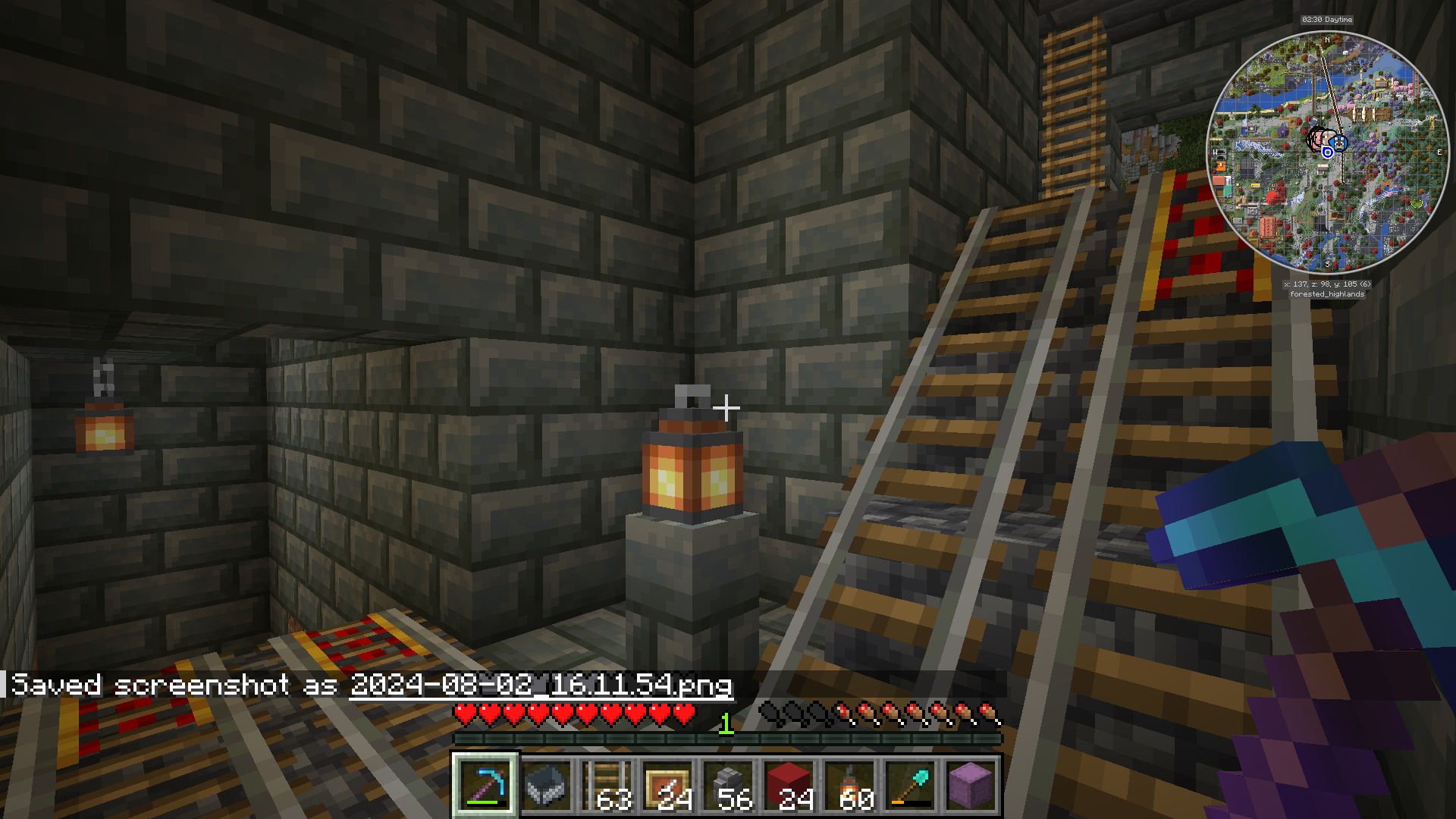Select the diamond pickaxe hotbar slot
Viewport: 1456px width, 819px height.
coord(485,786)
